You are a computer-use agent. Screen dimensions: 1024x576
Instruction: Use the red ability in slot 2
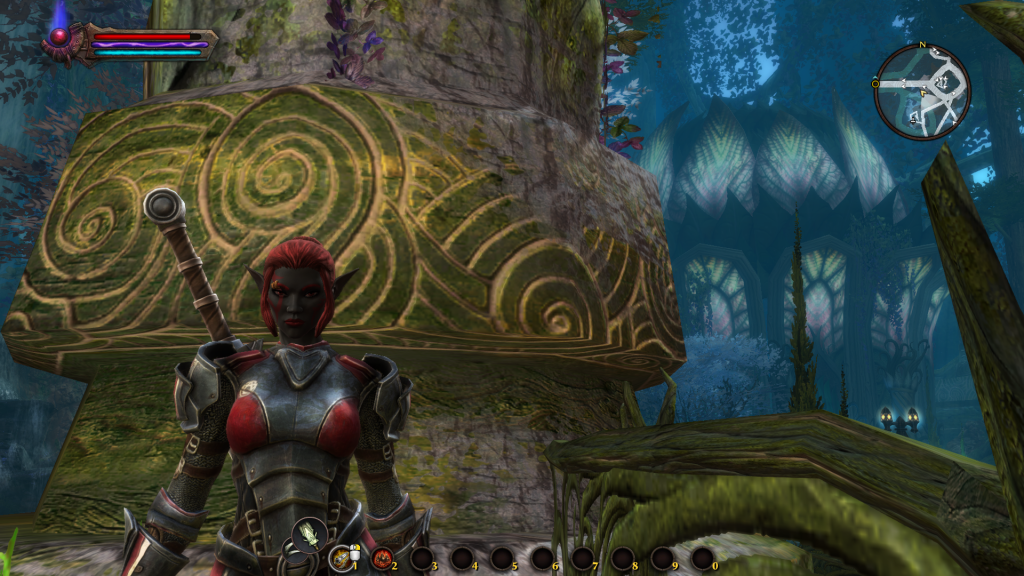point(381,558)
